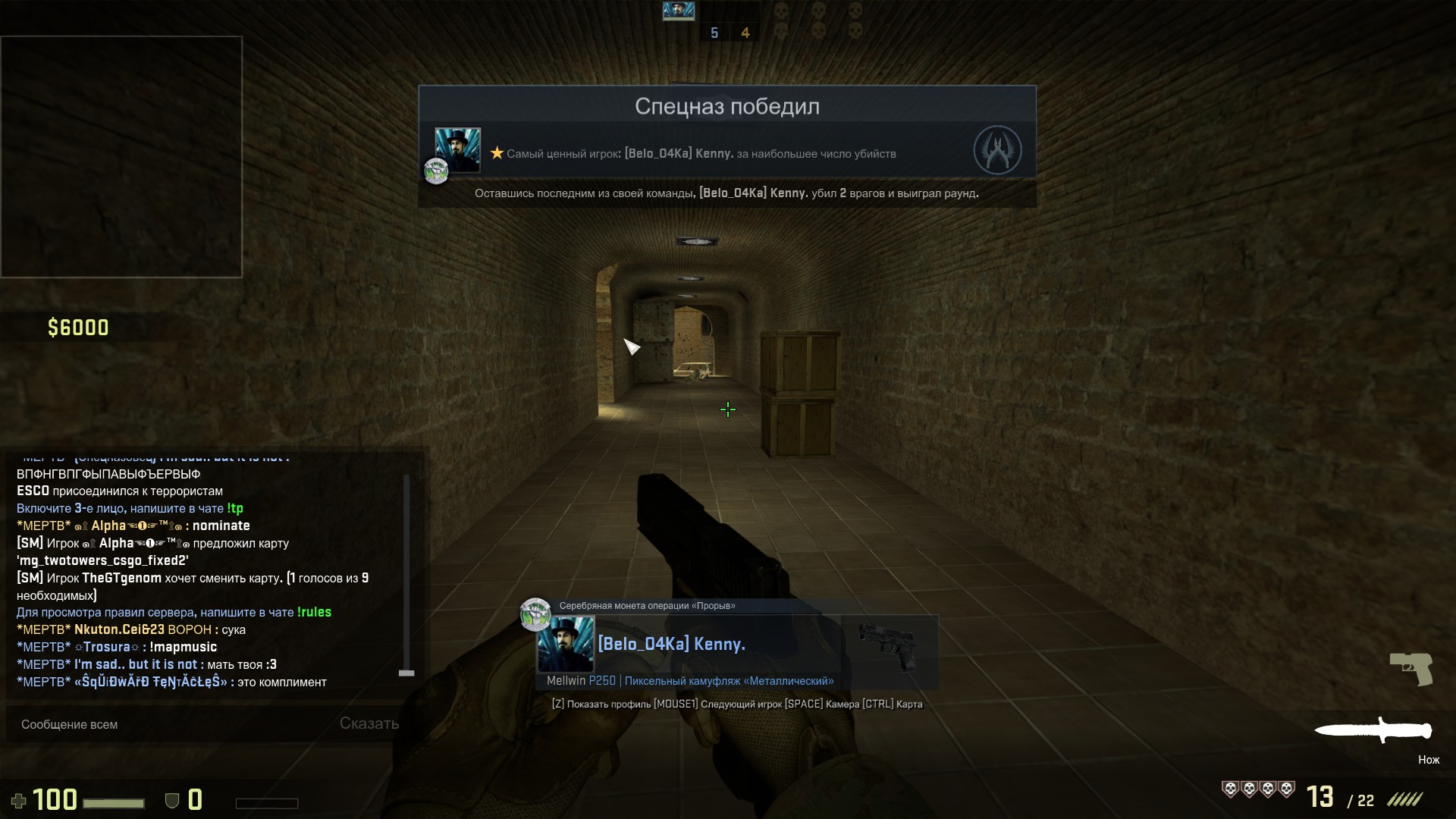Viewport: 1456px width, 819px height.
Task: Select the MVP player avatar in win banner
Action: click(457, 150)
